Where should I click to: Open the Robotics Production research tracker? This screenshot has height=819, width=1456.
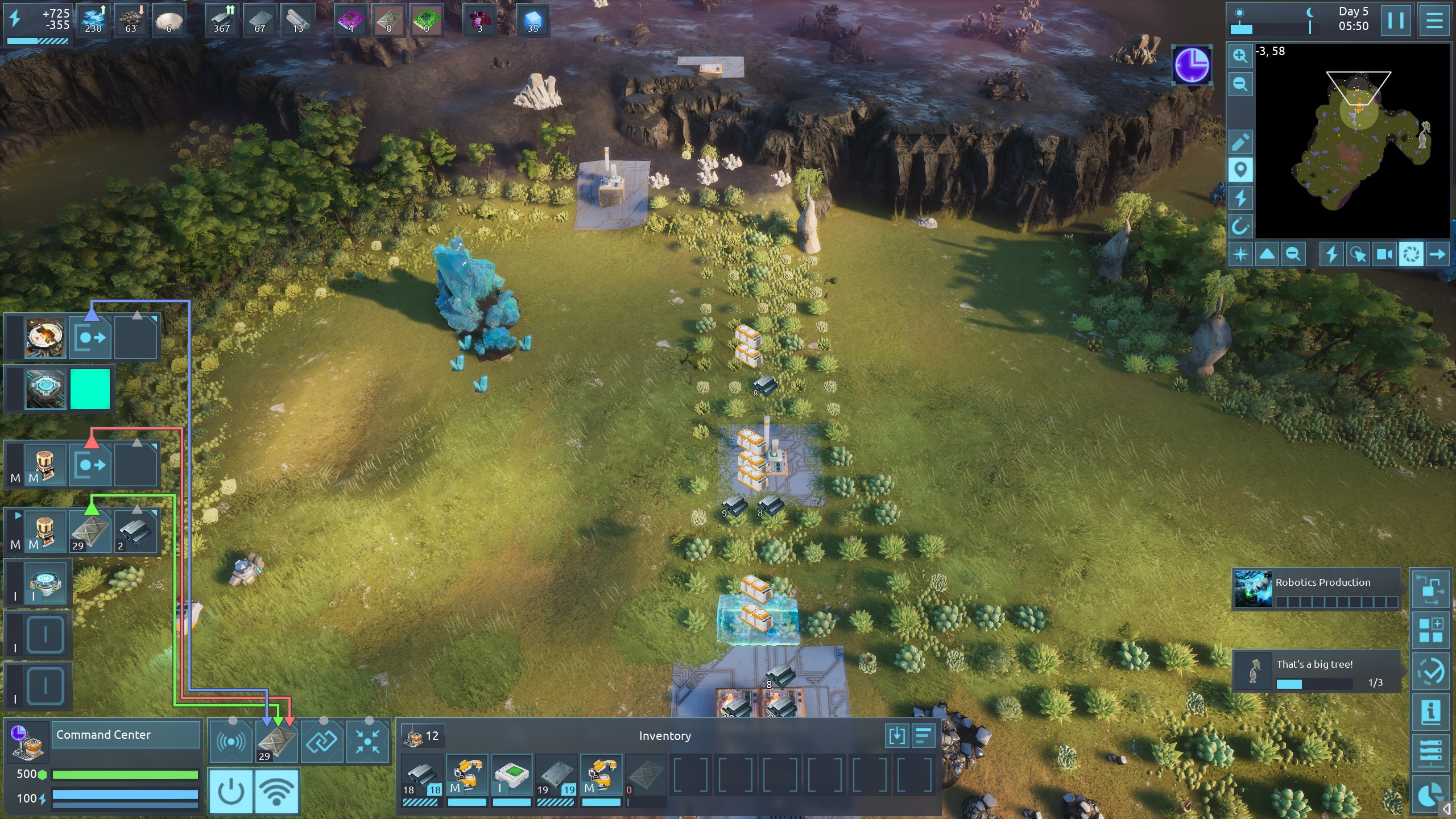click(x=1316, y=589)
